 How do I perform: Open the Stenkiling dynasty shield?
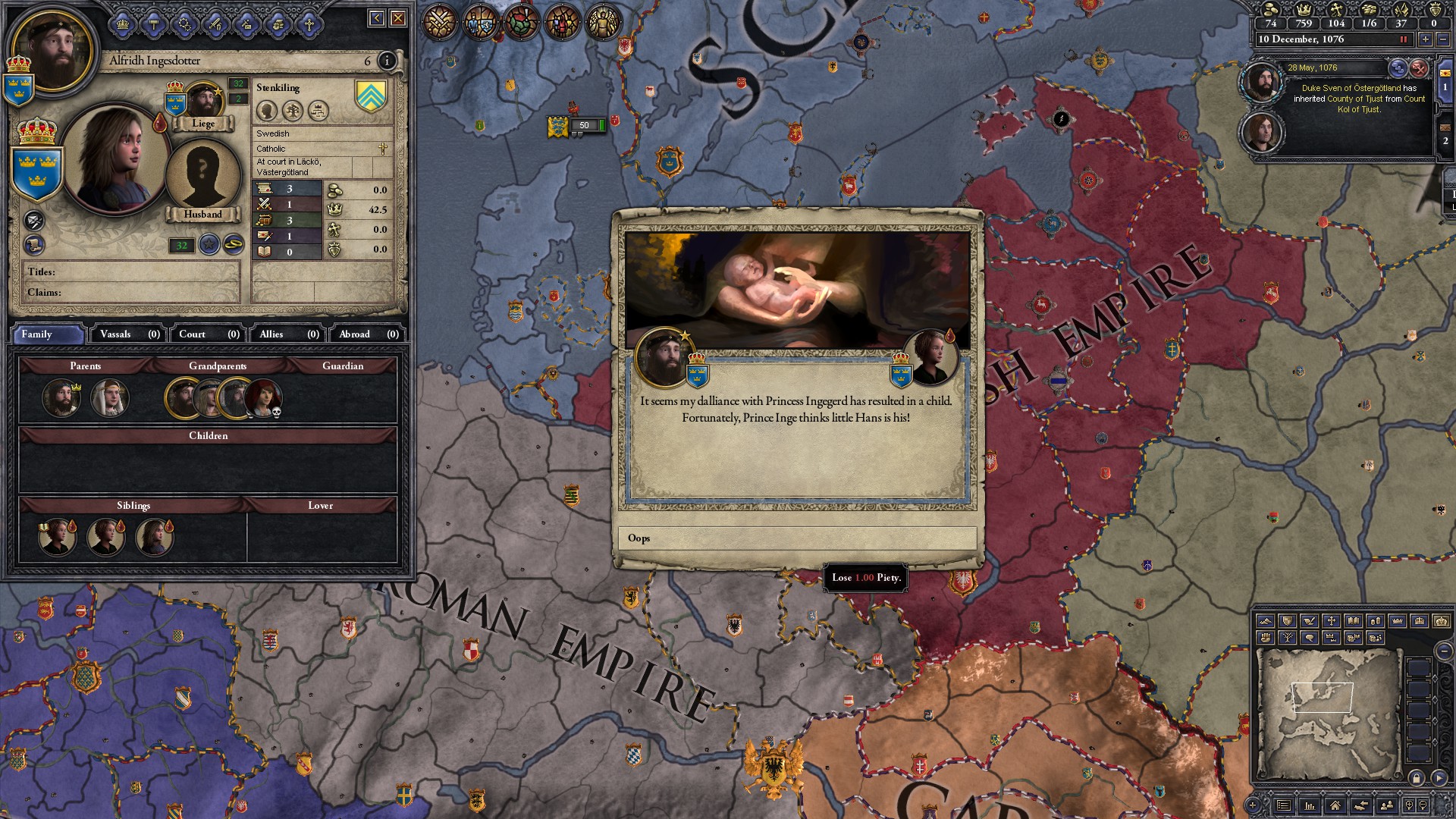tap(371, 96)
